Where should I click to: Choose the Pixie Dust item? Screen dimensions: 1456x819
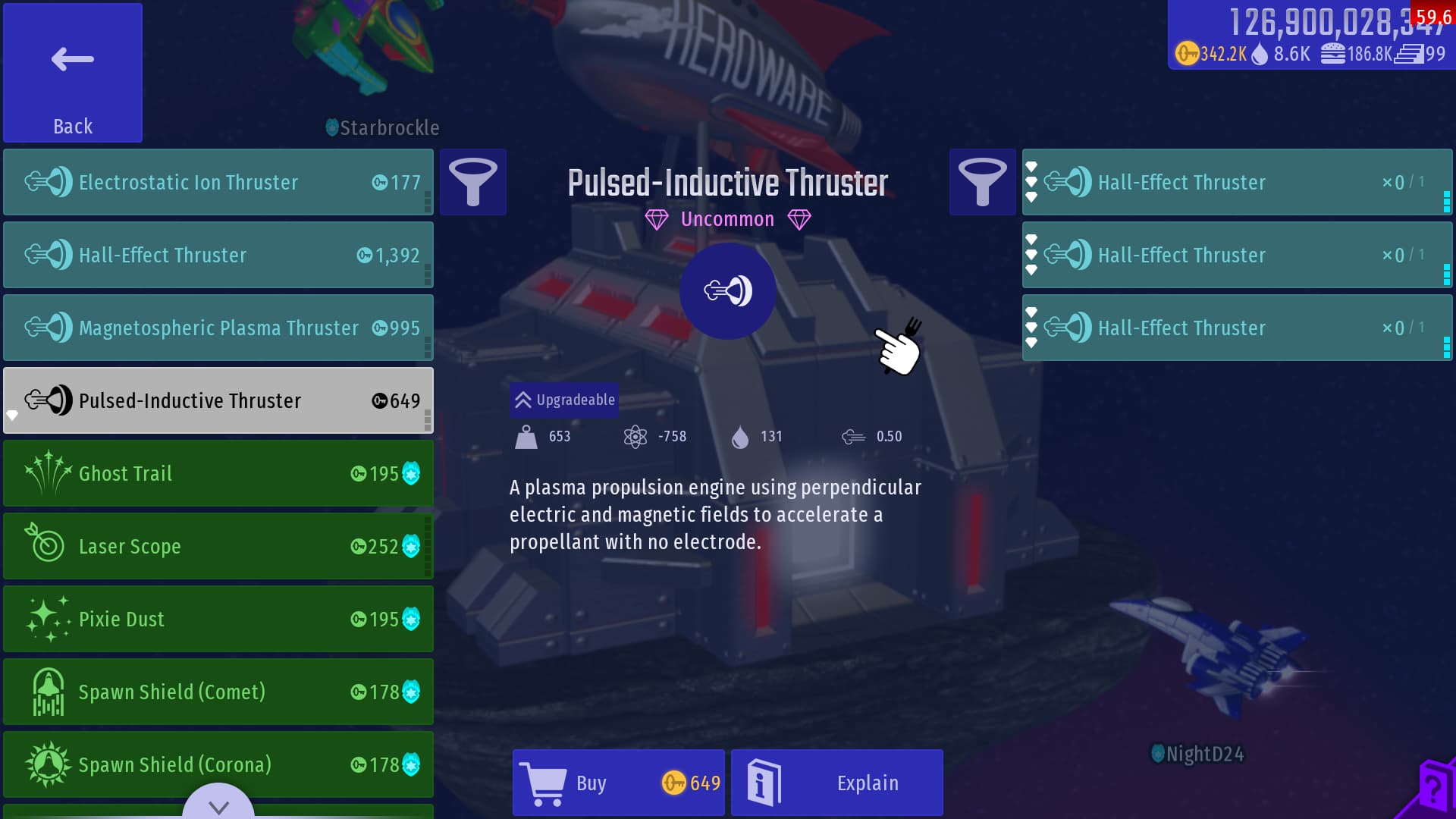tap(218, 619)
